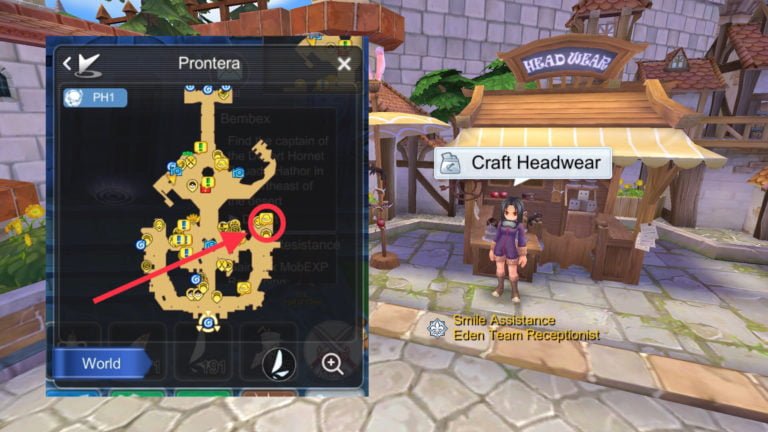
Task: Choose the Craft Headwear option
Action: [x=524, y=163]
